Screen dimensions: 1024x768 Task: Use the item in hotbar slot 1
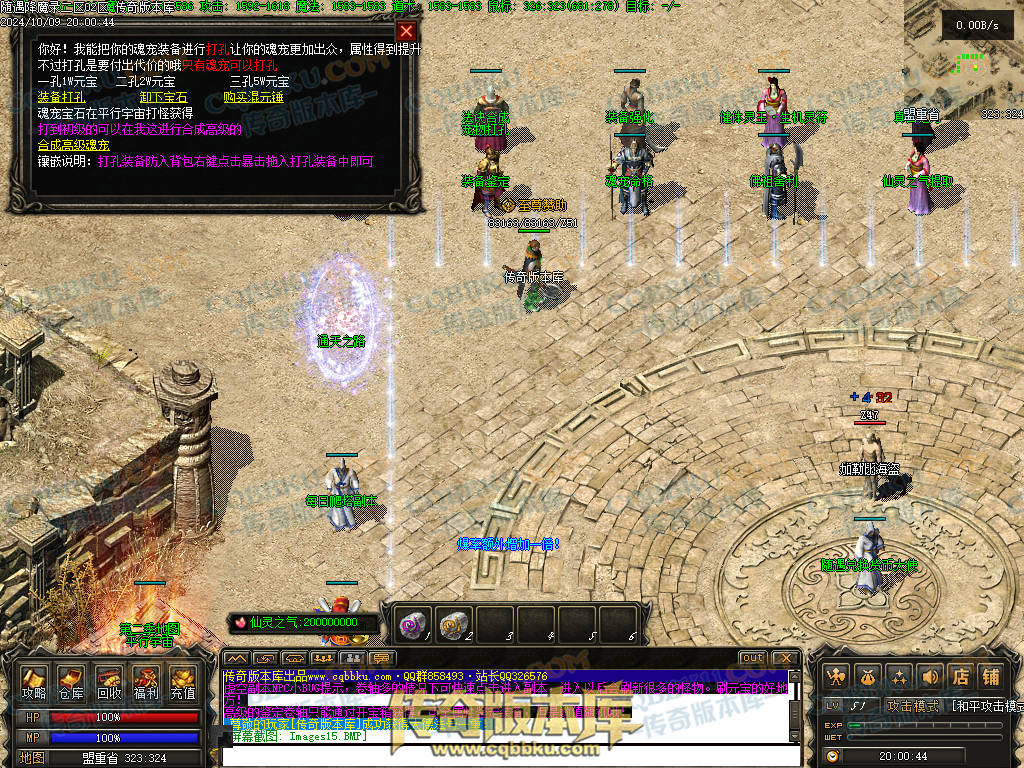click(x=413, y=624)
